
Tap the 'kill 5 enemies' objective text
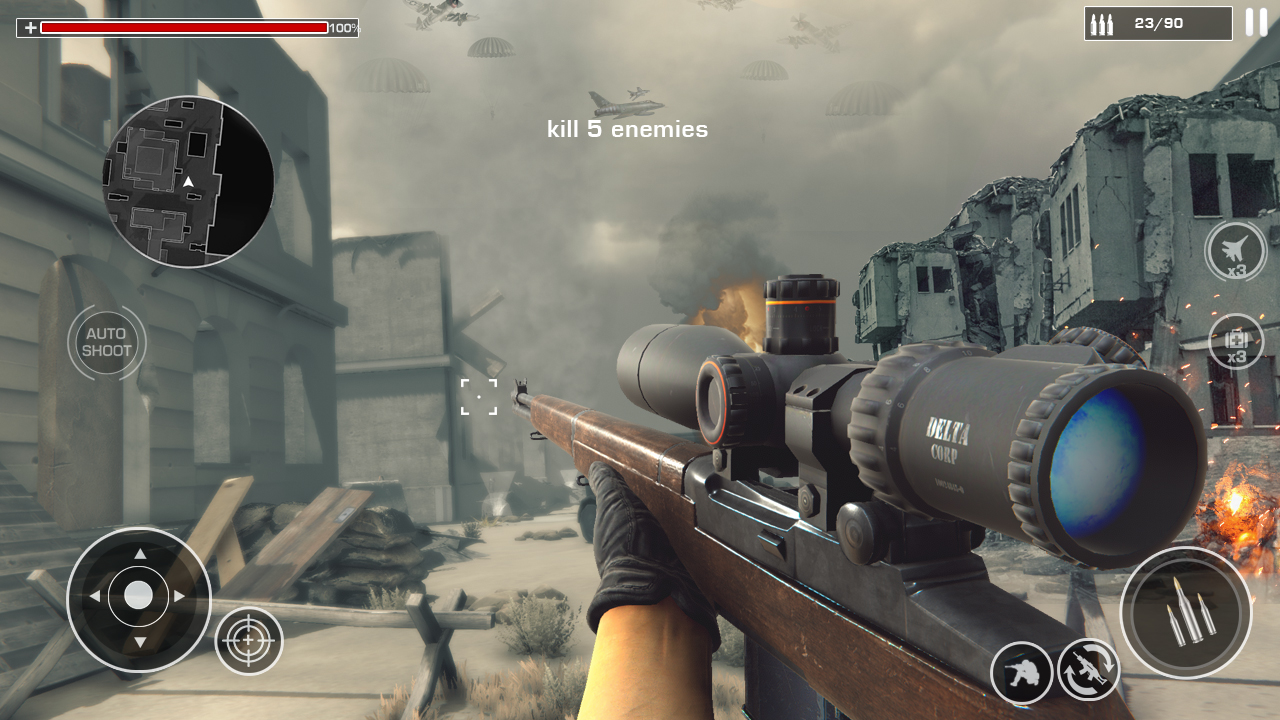(626, 129)
